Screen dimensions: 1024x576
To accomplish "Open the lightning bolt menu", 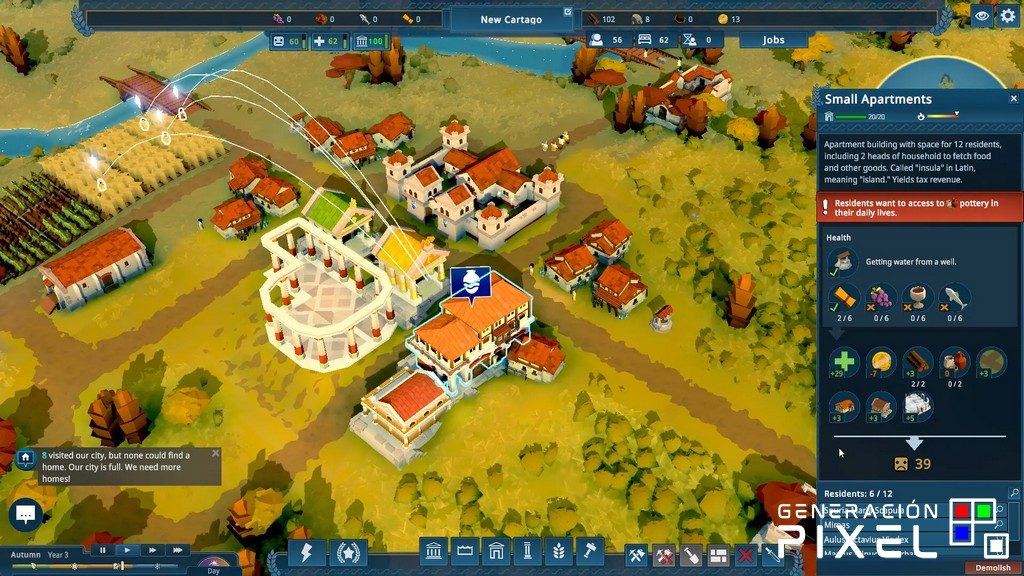I will (x=307, y=553).
